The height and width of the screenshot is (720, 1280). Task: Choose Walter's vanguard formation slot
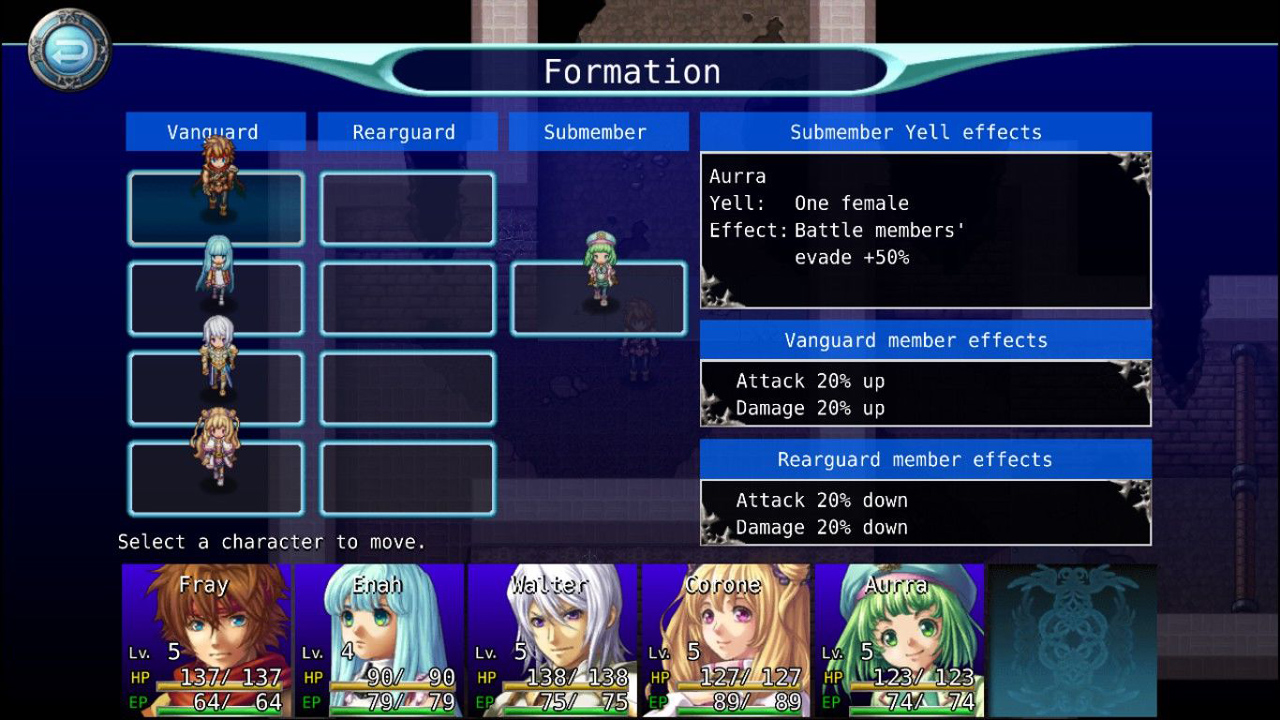pos(216,388)
